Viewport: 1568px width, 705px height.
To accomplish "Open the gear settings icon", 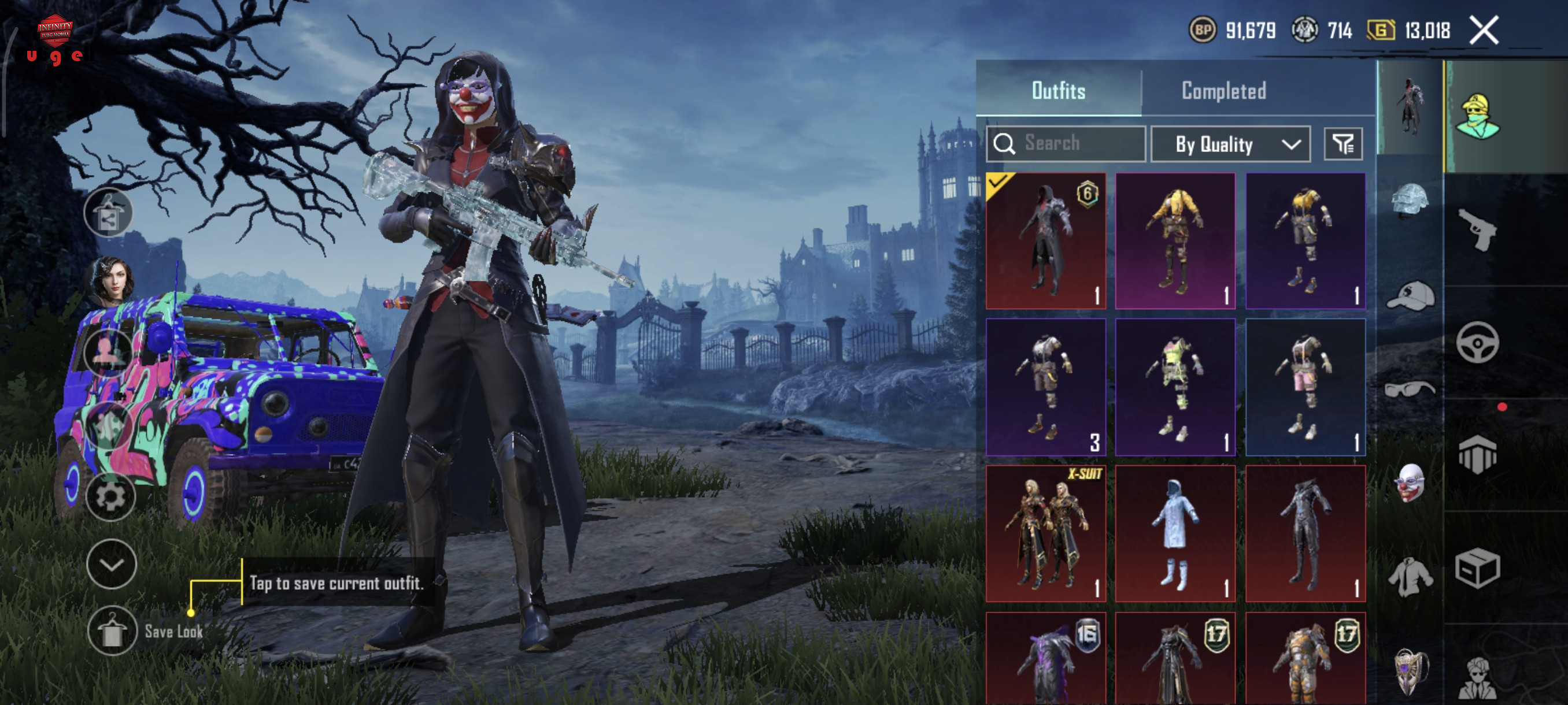I will [110, 497].
